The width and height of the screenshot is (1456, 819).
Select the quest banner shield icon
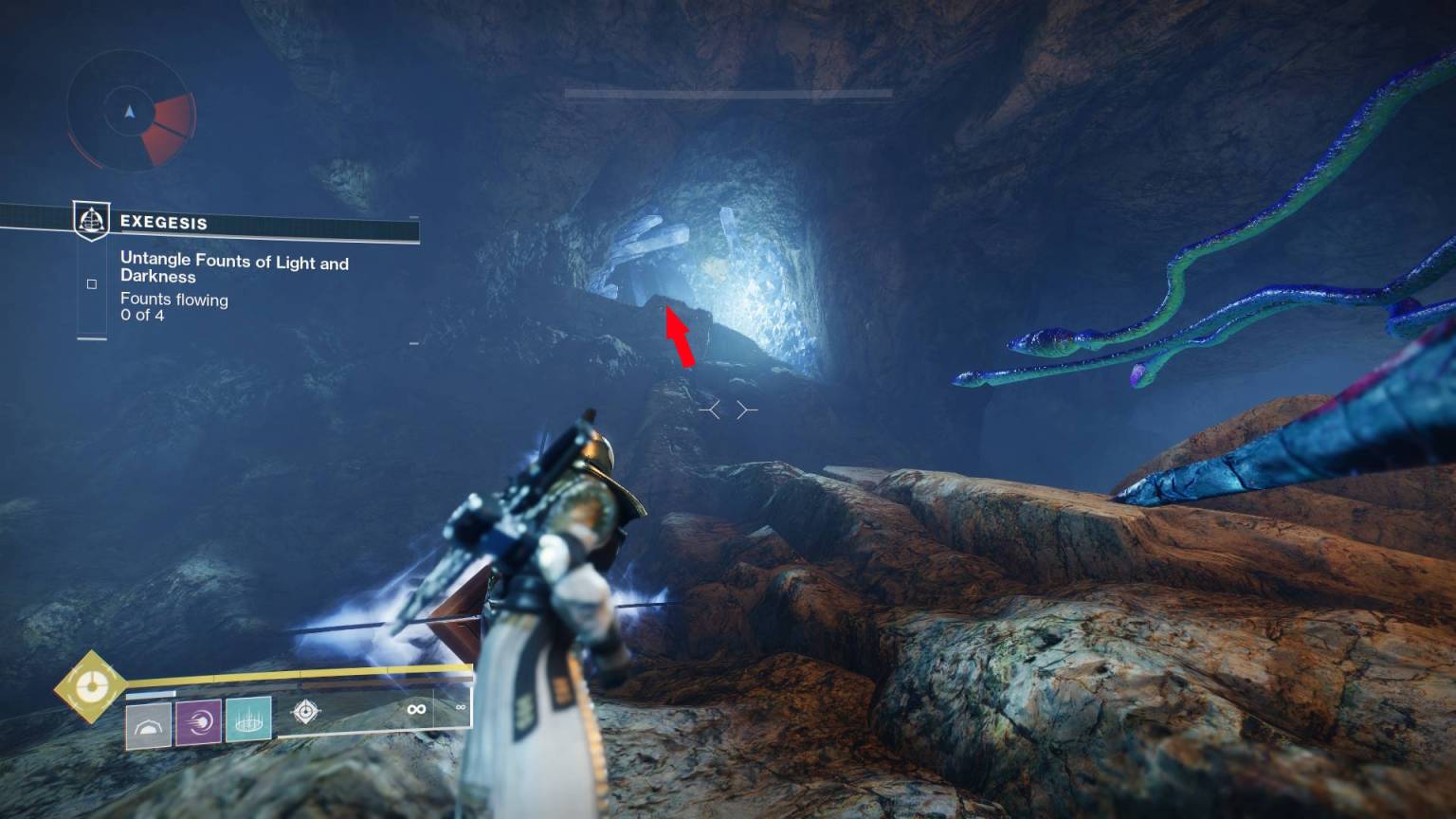click(92, 219)
